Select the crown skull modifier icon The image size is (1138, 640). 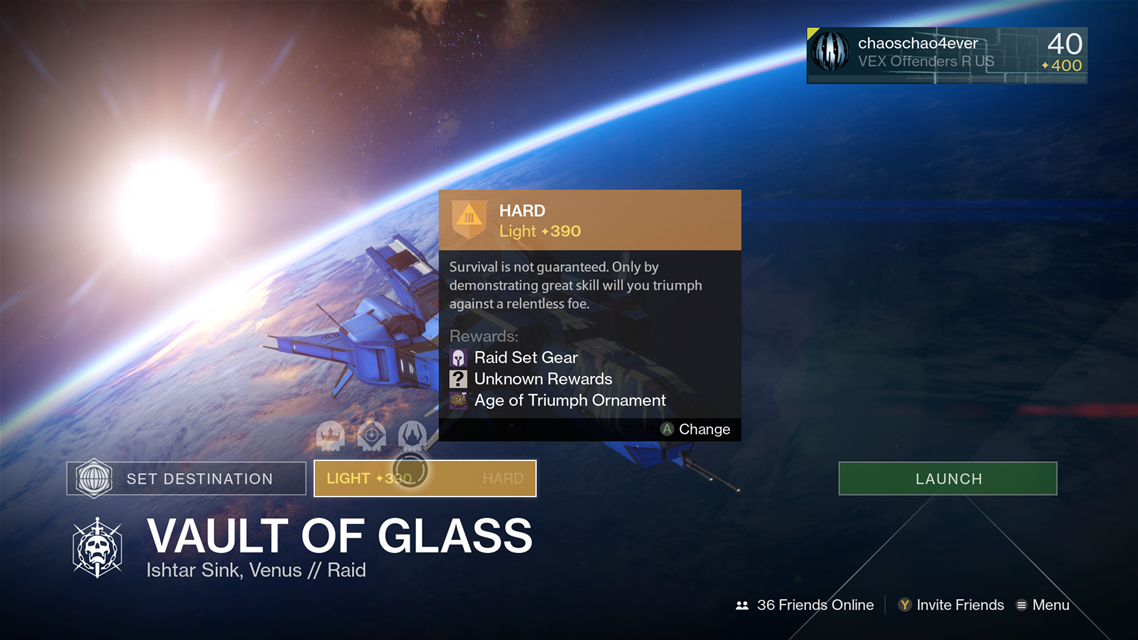pyautogui.click(x=330, y=435)
